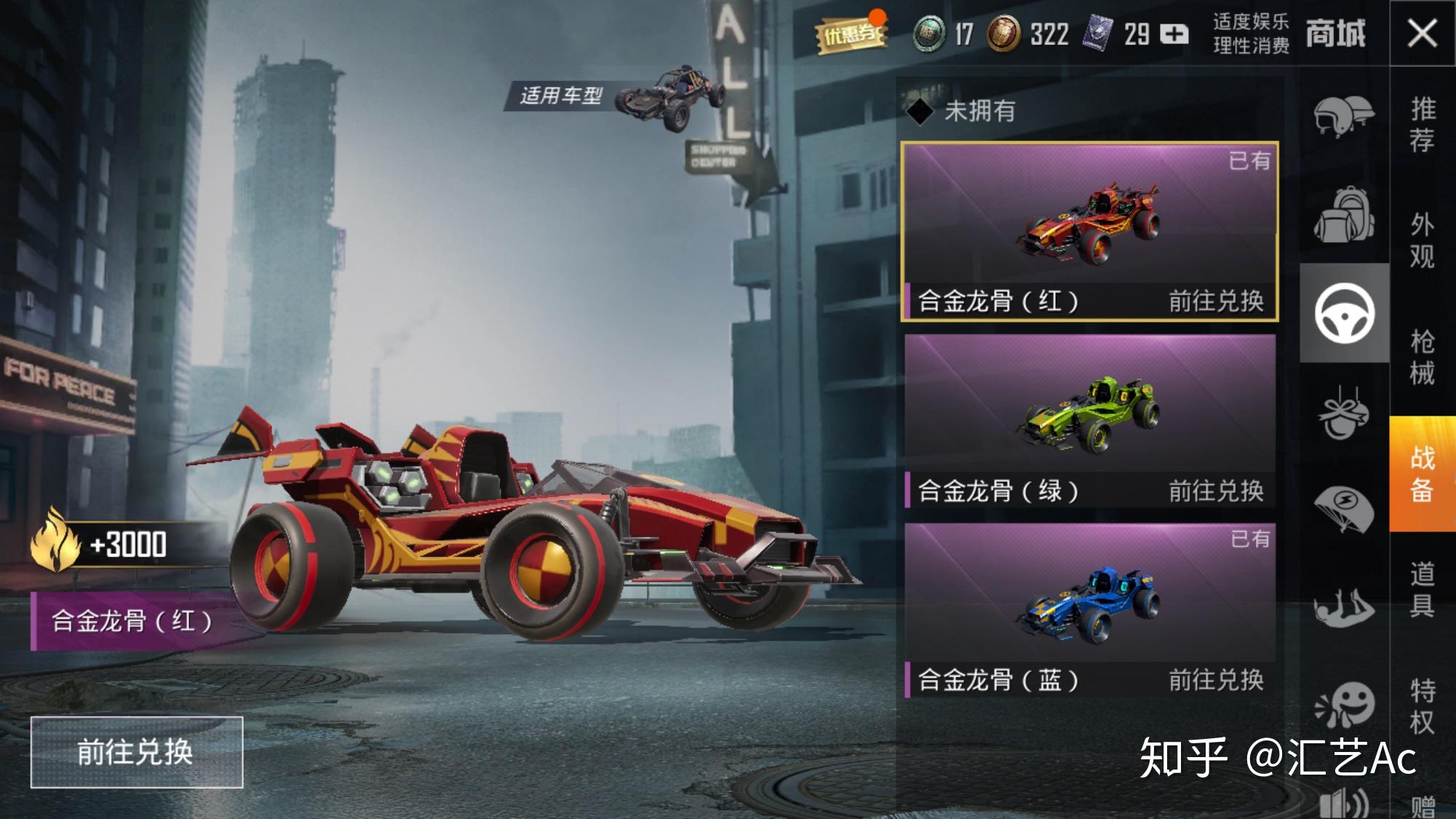Open the skydiving figure category
This screenshot has height=819, width=1456.
point(1343,607)
